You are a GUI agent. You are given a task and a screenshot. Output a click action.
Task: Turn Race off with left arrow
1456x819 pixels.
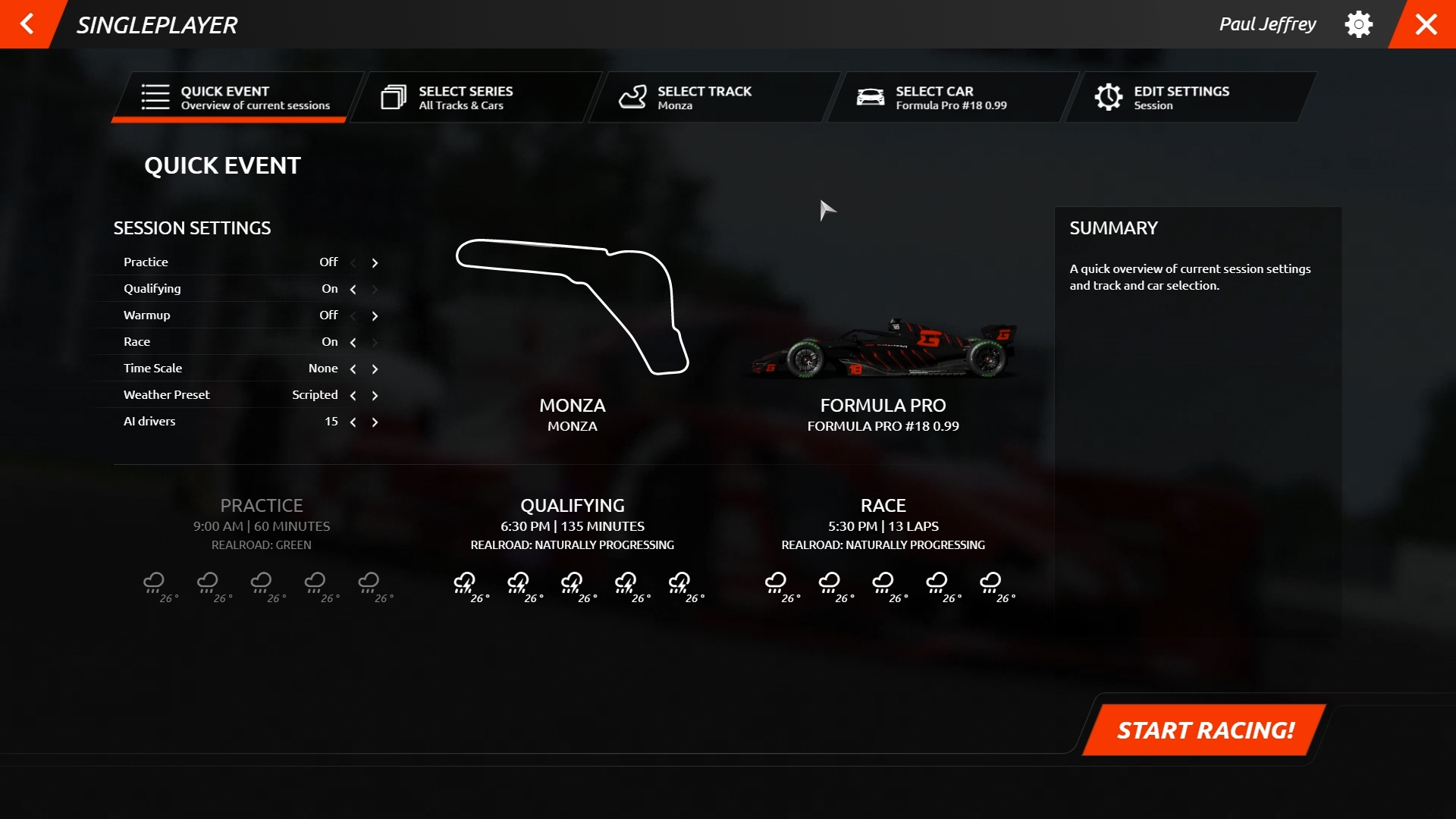[x=353, y=343]
